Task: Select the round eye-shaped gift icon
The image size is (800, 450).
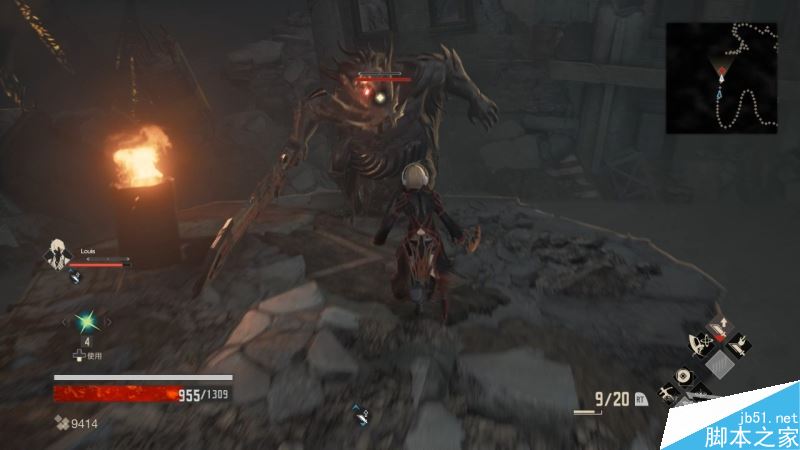Action: (x=684, y=376)
